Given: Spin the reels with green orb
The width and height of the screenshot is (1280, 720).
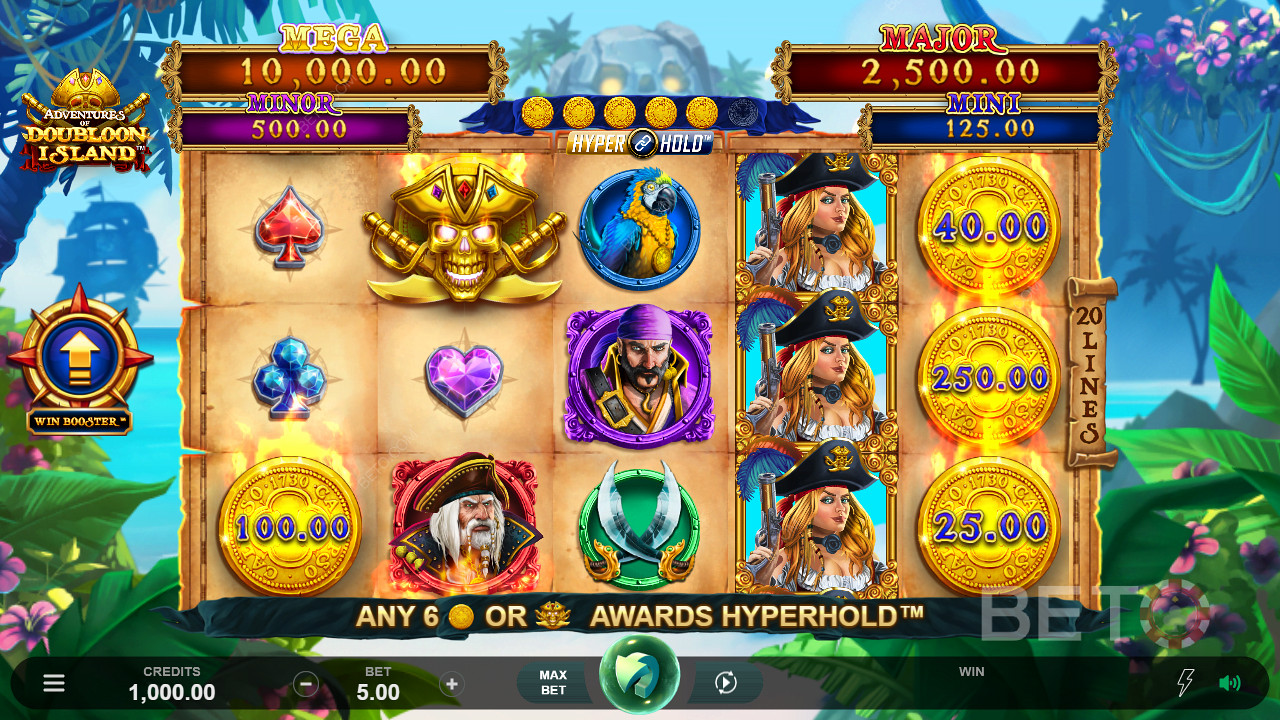Looking at the screenshot, I should [x=639, y=676].
